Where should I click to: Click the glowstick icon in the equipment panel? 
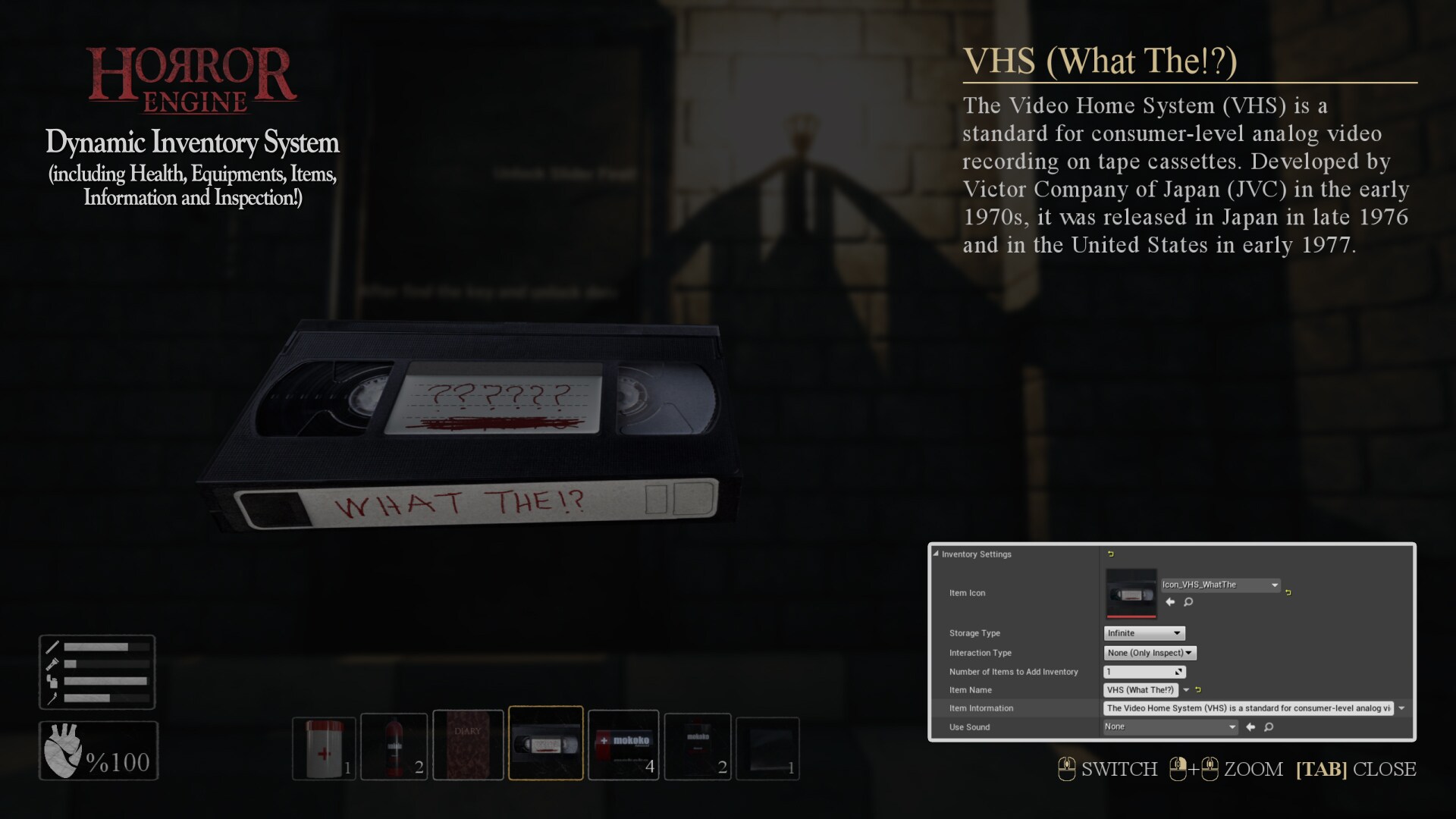52,699
